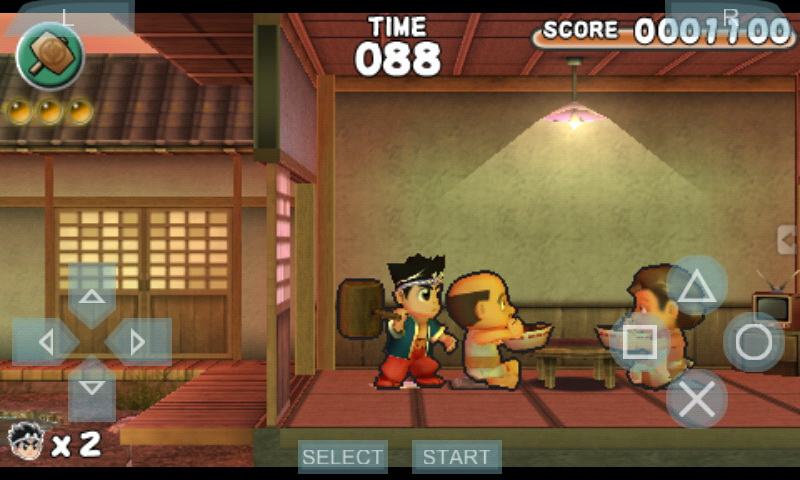Tap the square action button
800x480 pixels.
click(640, 342)
